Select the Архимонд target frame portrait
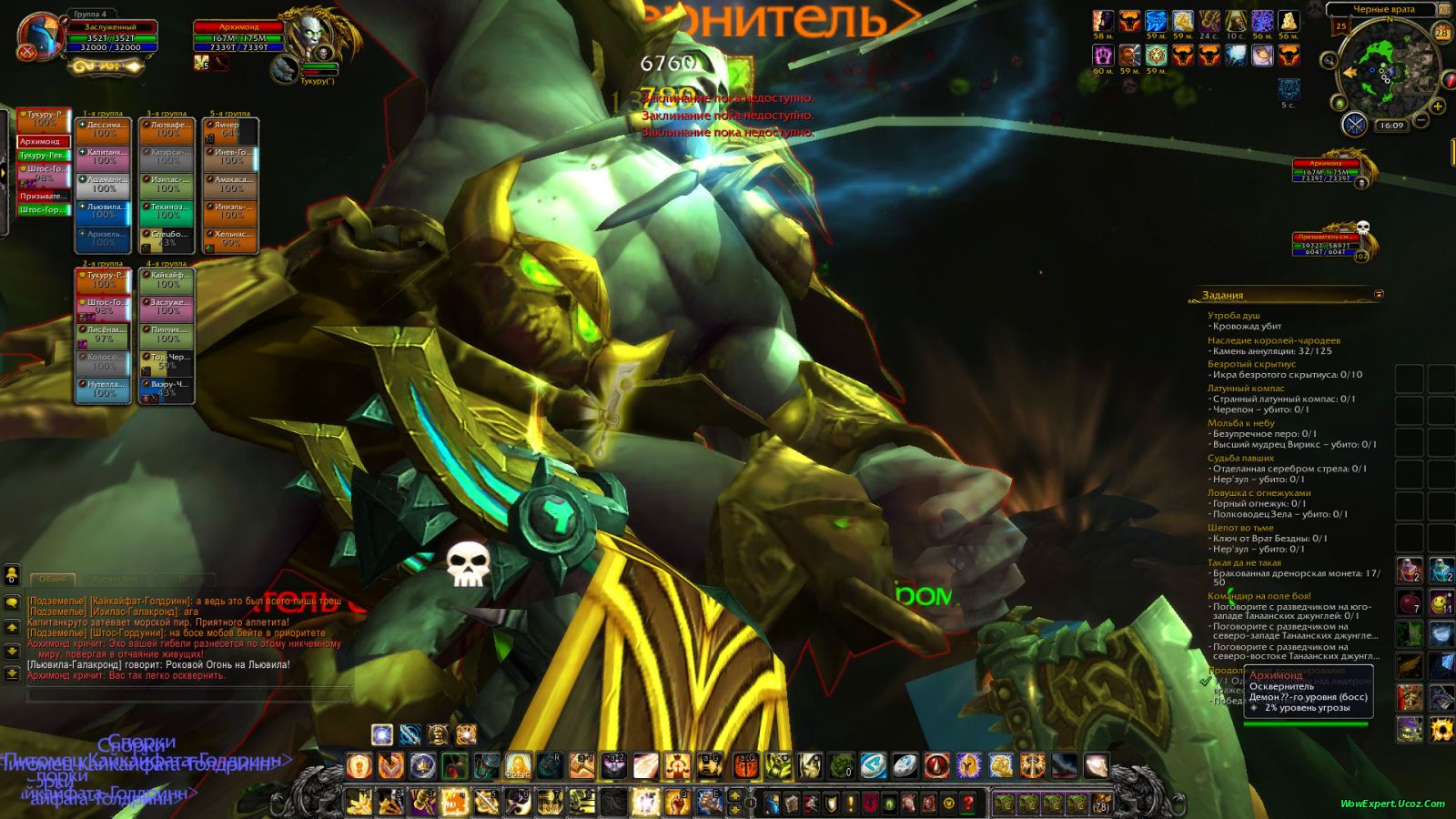This screenshot has height=819, width=1456. click(314, 35)
